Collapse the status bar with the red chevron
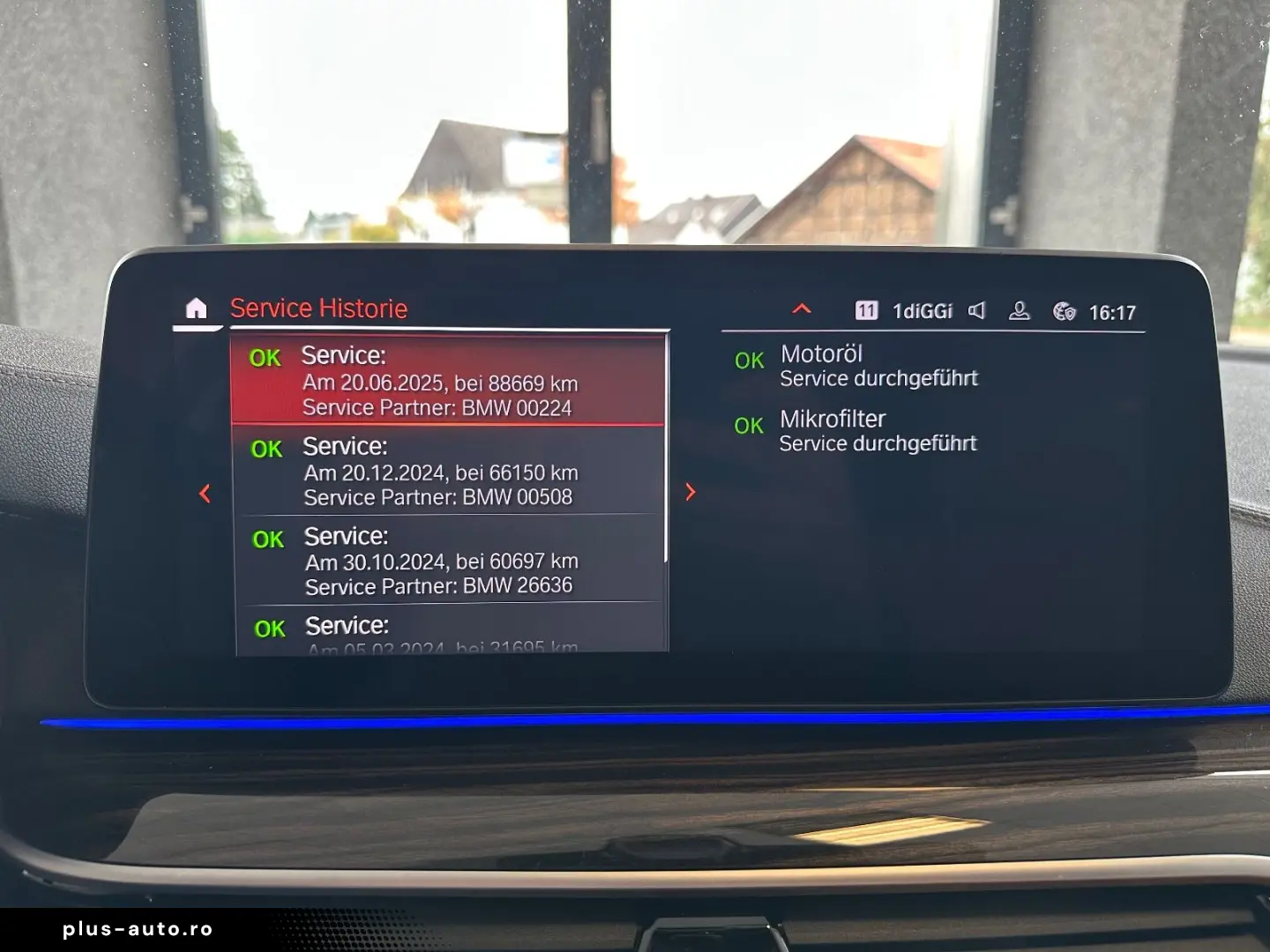 (801, 309)
